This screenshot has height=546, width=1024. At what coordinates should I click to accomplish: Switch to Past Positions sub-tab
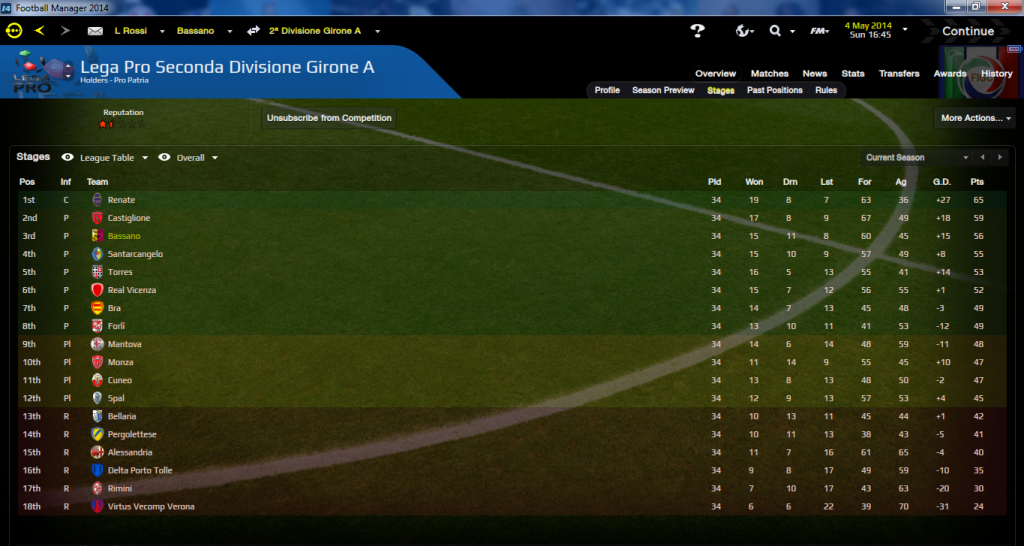click(774, 90)
